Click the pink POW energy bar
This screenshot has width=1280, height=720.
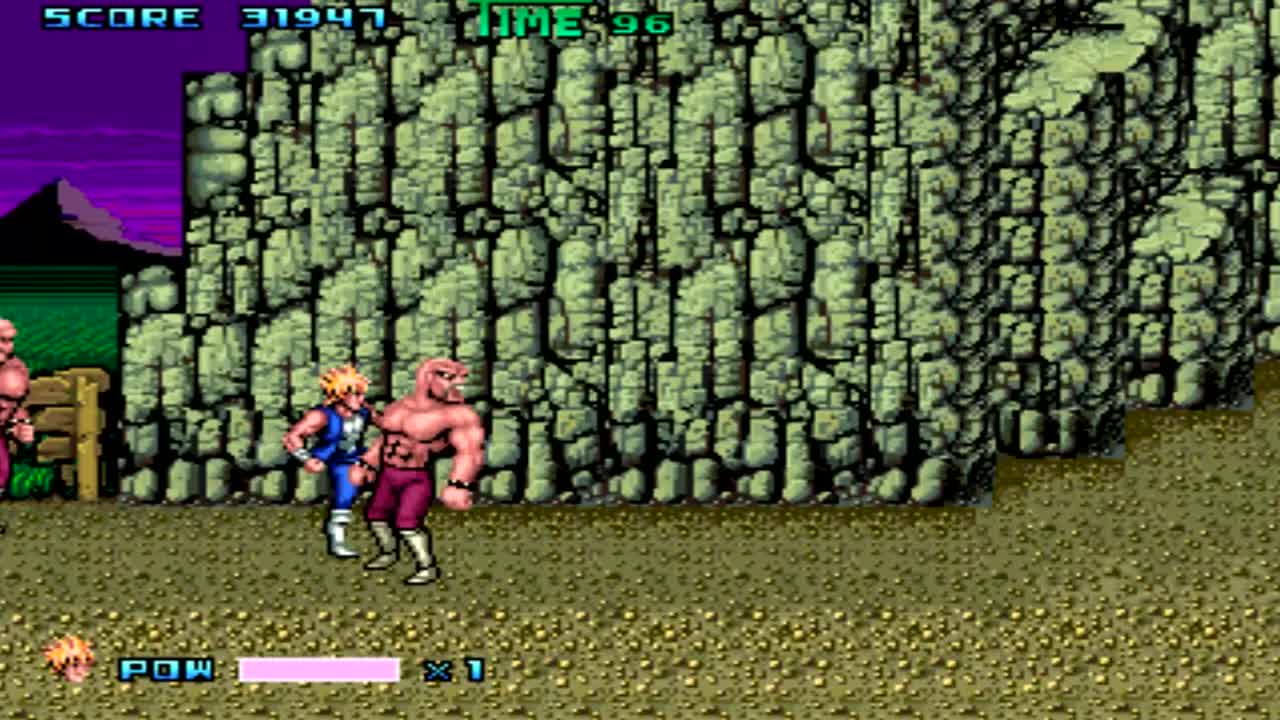pos(320,670)
